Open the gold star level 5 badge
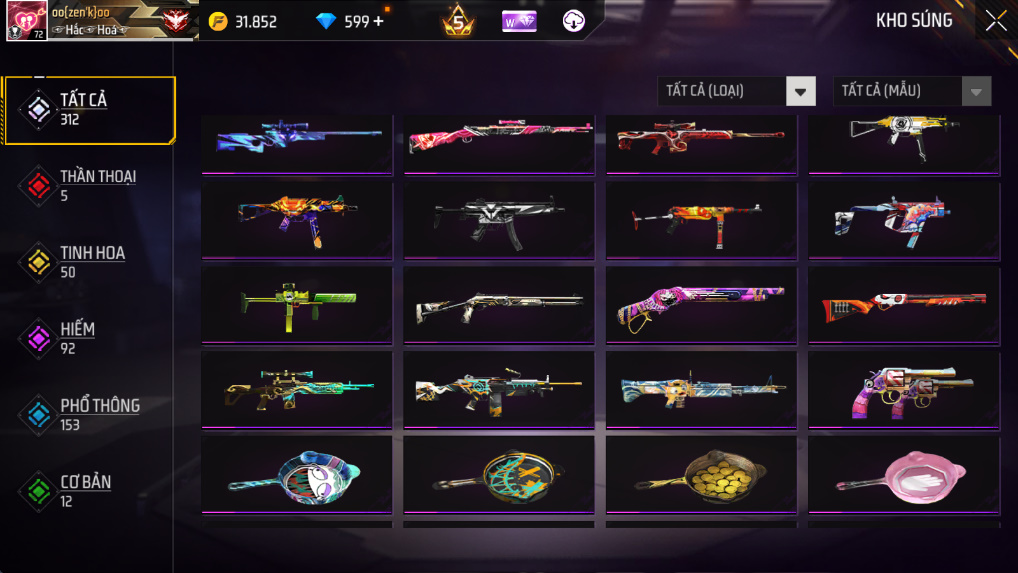 click(x=459, y=20)
